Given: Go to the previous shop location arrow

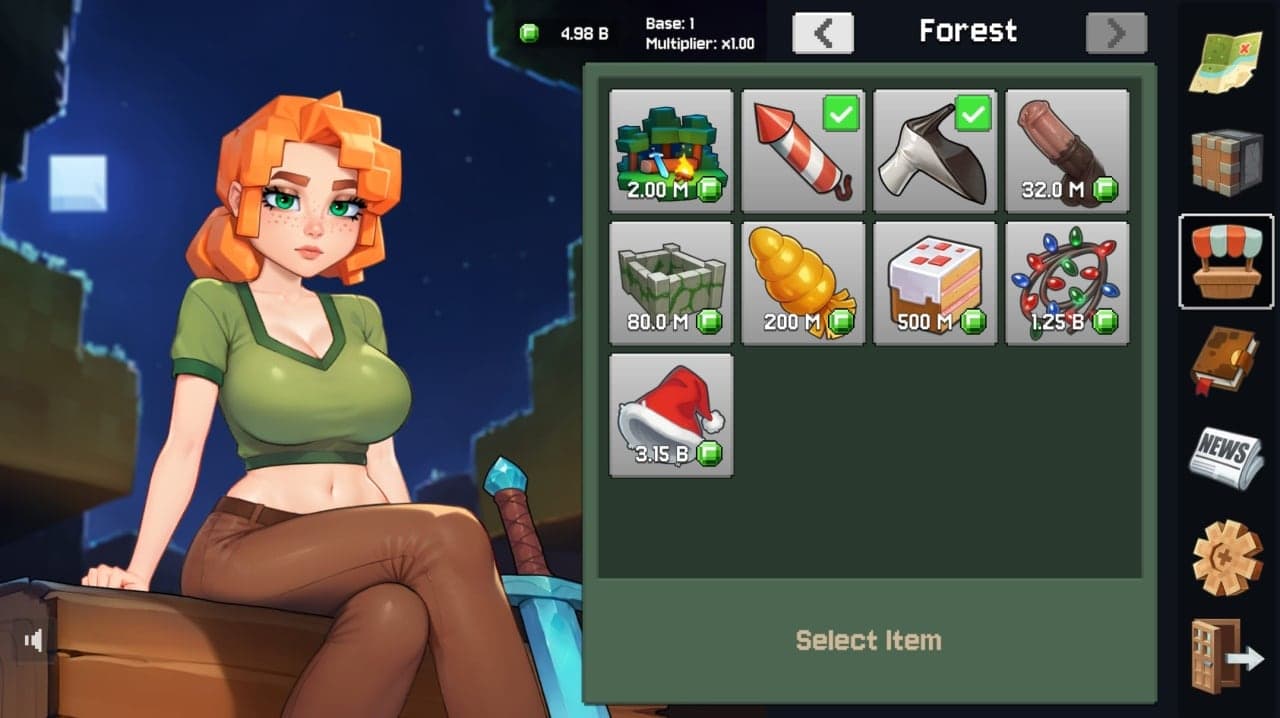Looking at the screenshot, I should pyautogui.click(x=823, y=33).
